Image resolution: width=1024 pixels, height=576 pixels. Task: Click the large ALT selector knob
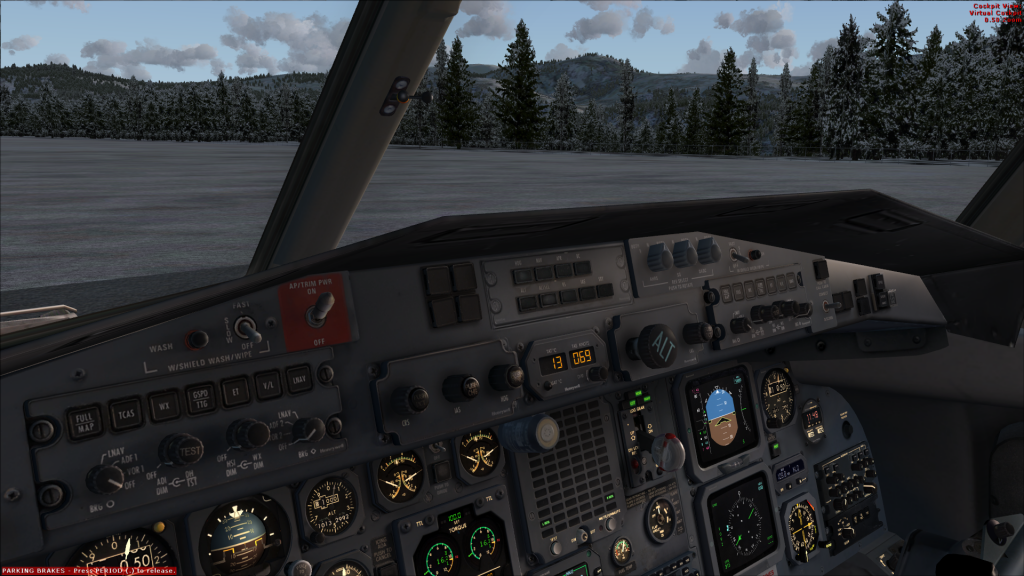pyautogui.click(x=657, y=346)
